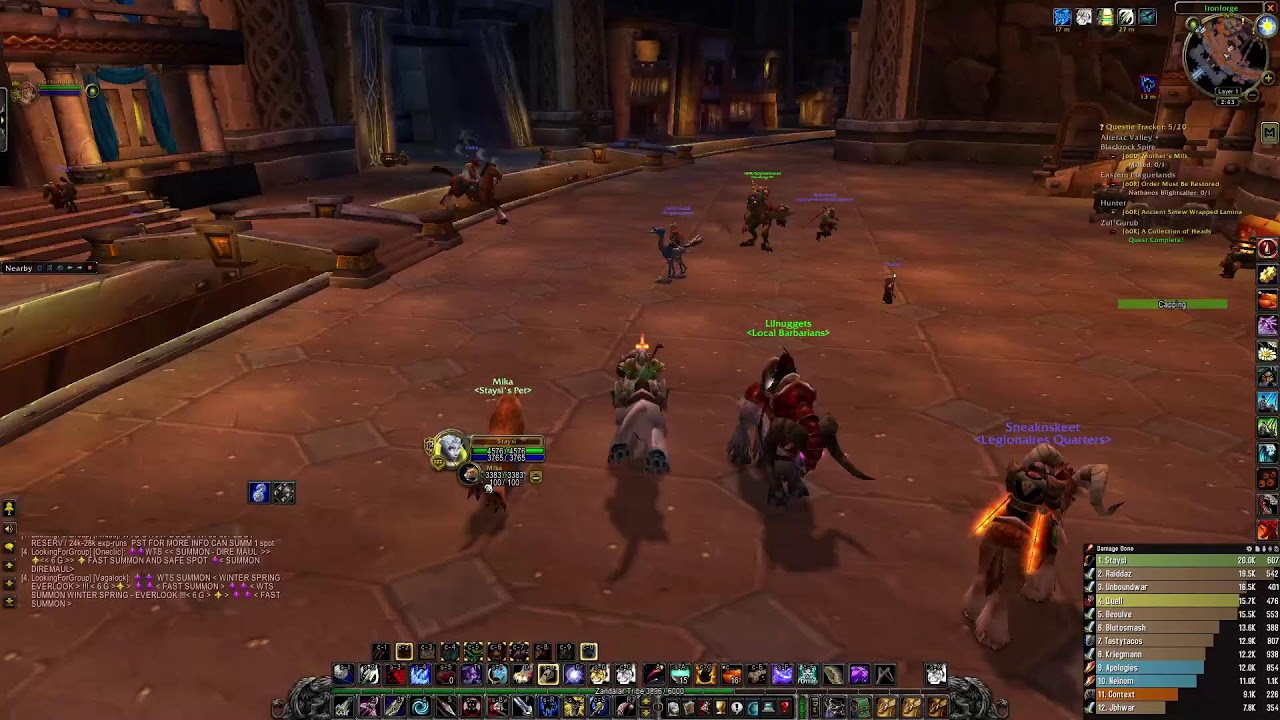Open the red question mark help button

tap(785, 708)
